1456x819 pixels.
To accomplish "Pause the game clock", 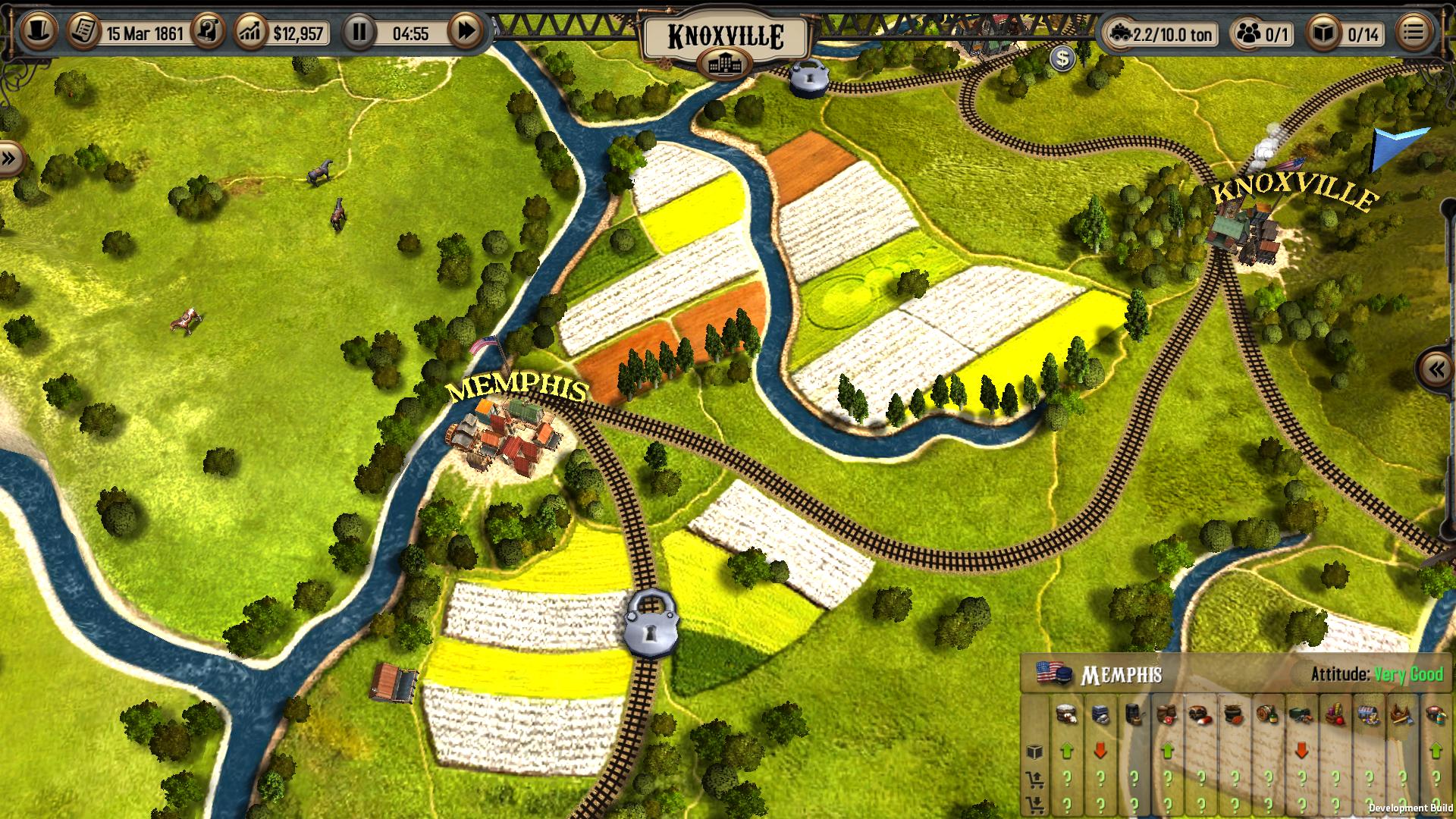I will (x=359, y=32).
